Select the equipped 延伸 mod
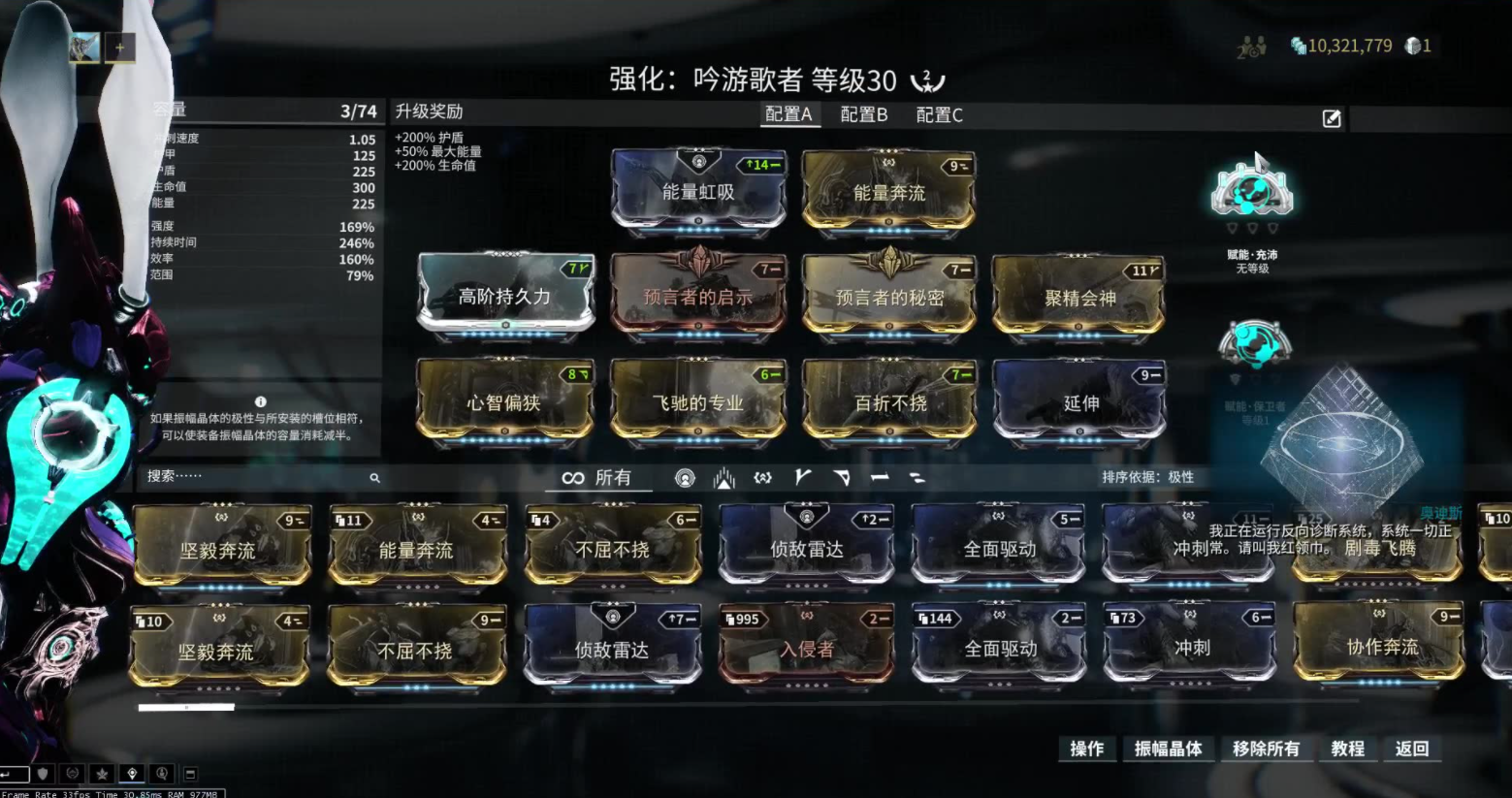The height and width of the screenshot is (798, 1512). point(1079,401)
